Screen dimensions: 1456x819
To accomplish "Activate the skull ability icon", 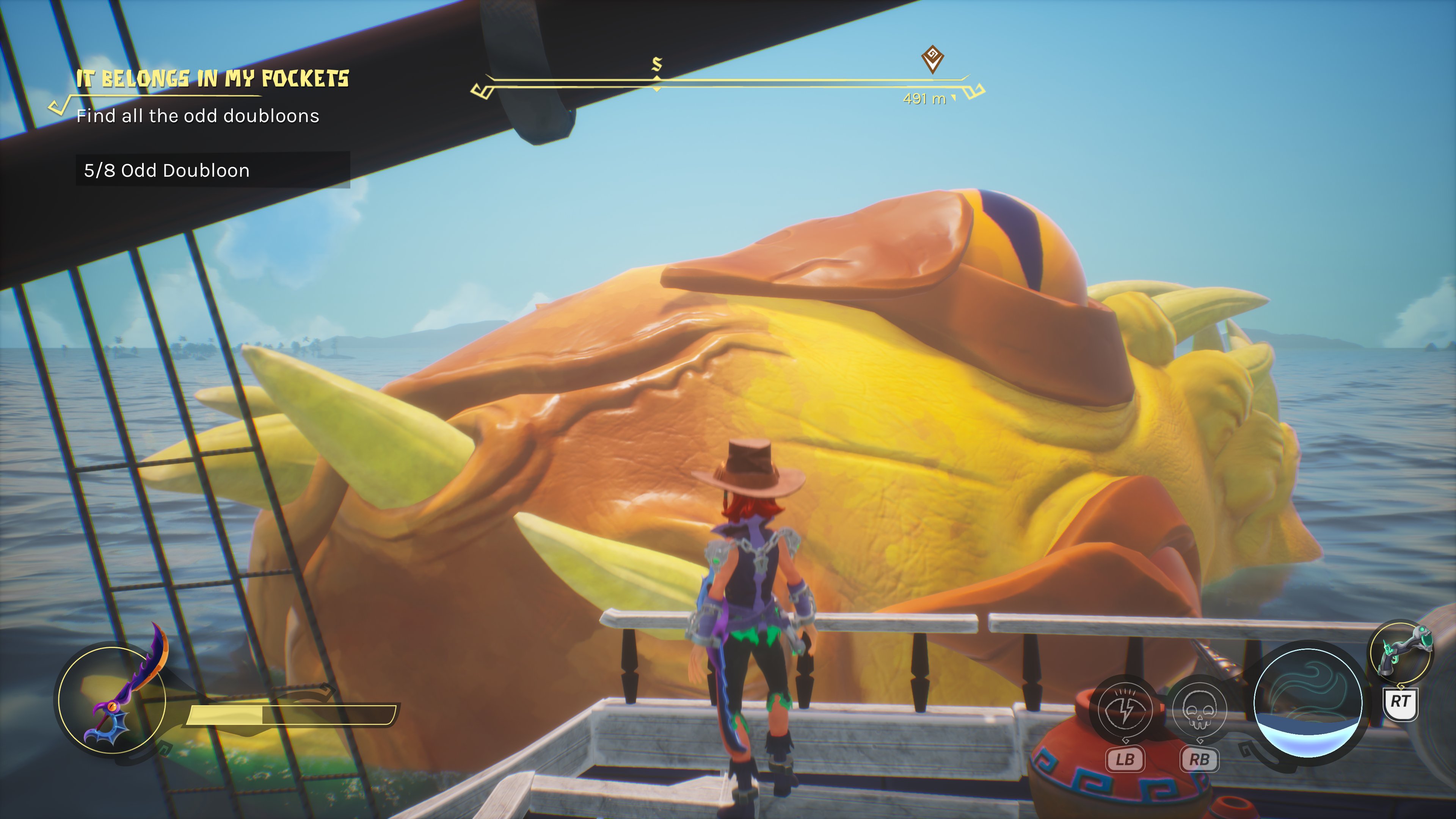I will coord(1199,710).
